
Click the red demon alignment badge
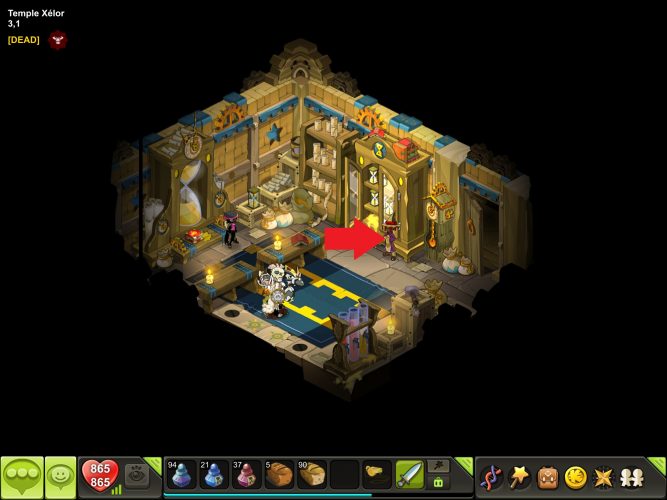pos(57,40)
